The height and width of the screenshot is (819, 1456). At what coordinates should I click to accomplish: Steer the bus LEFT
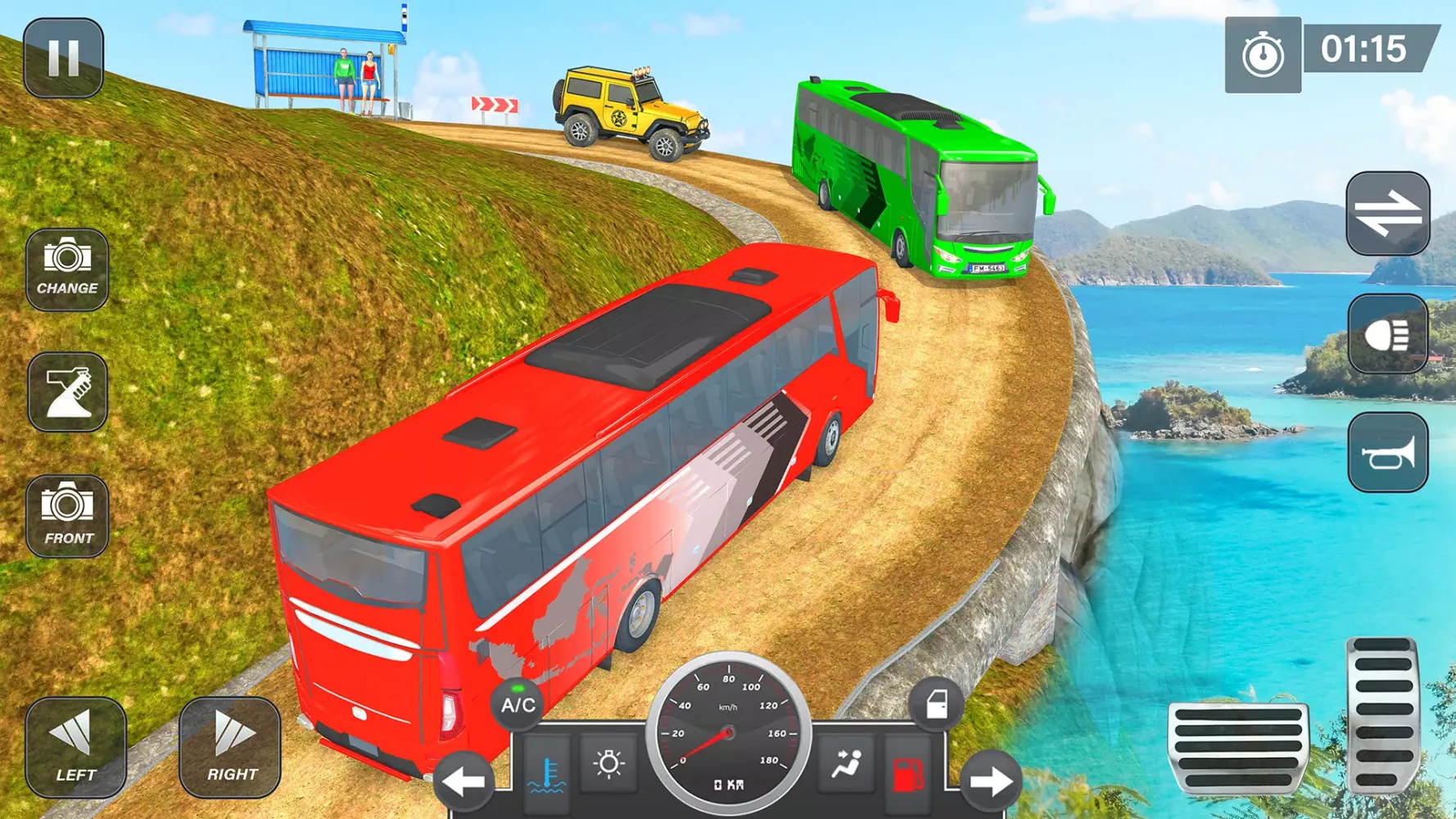[75, 747]
